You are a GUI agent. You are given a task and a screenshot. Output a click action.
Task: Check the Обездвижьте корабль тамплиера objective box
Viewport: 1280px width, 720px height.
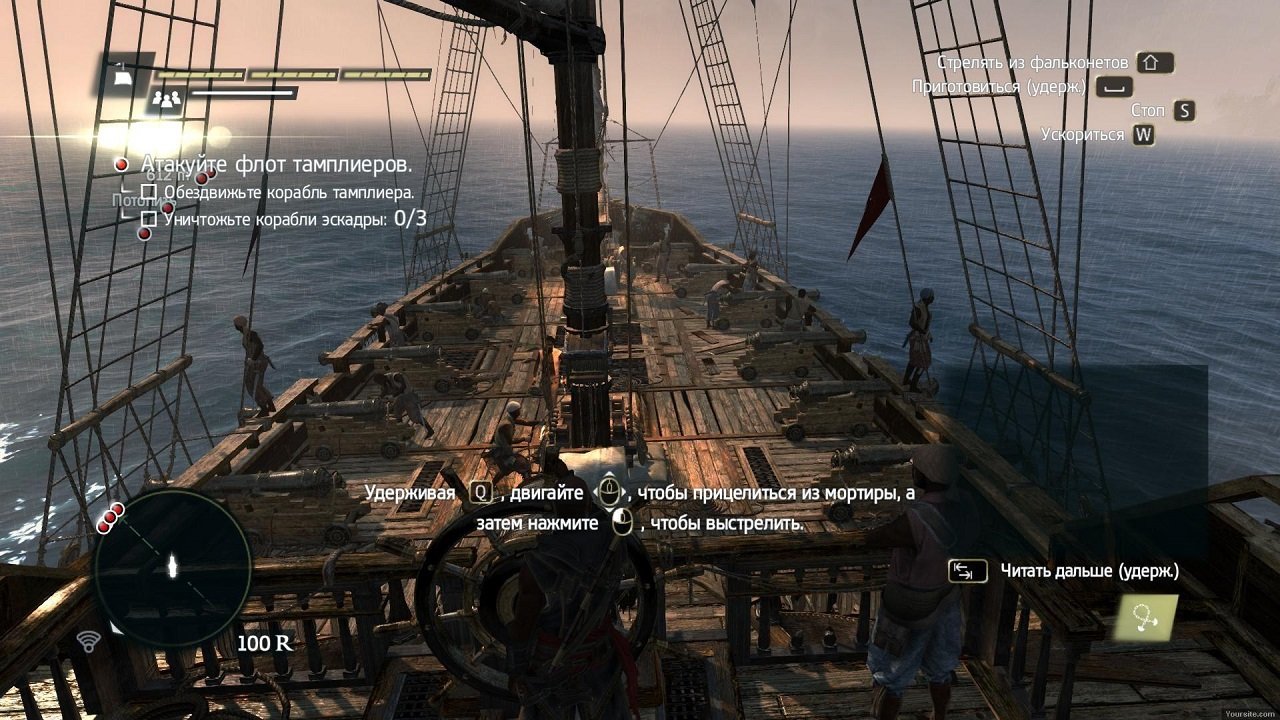150,190
